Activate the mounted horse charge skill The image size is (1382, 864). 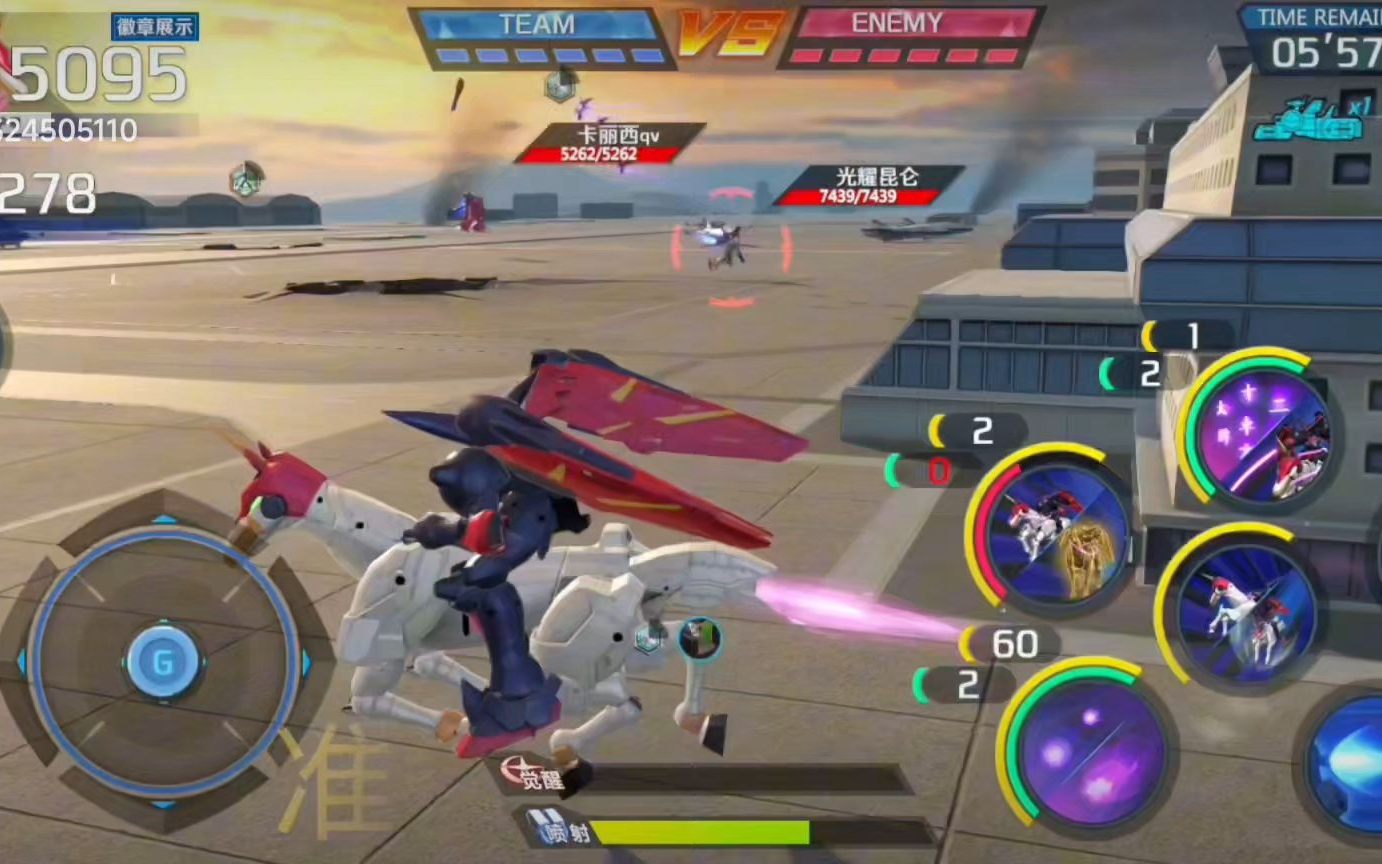pos(1244,607)
